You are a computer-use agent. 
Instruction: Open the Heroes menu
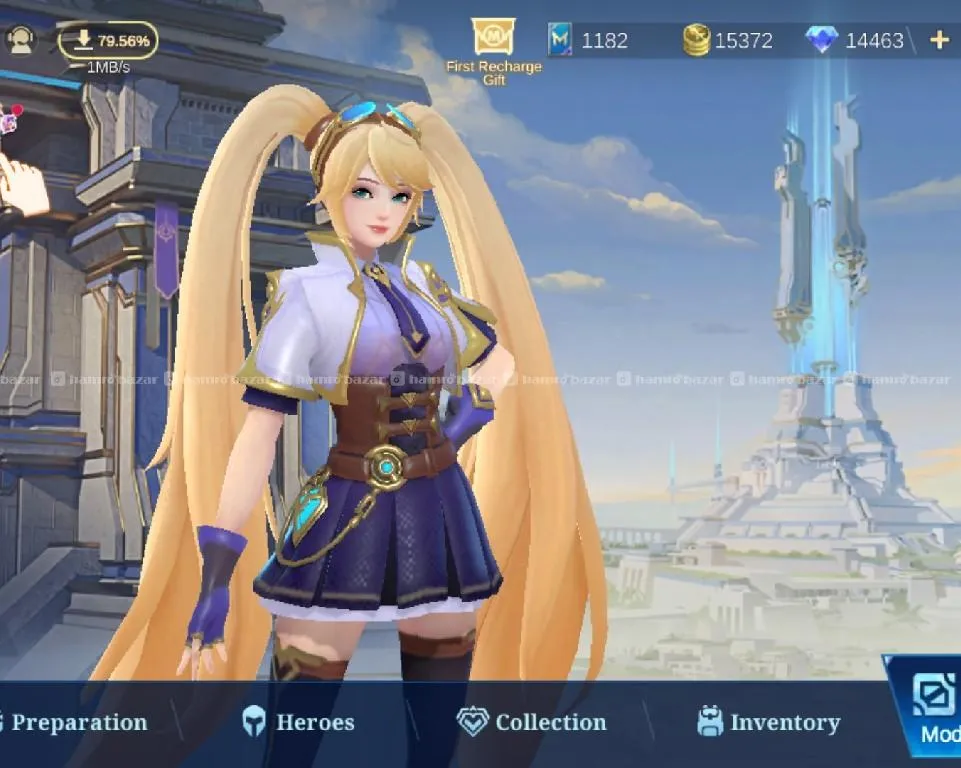pyautogui.click(x=298, y=722)
